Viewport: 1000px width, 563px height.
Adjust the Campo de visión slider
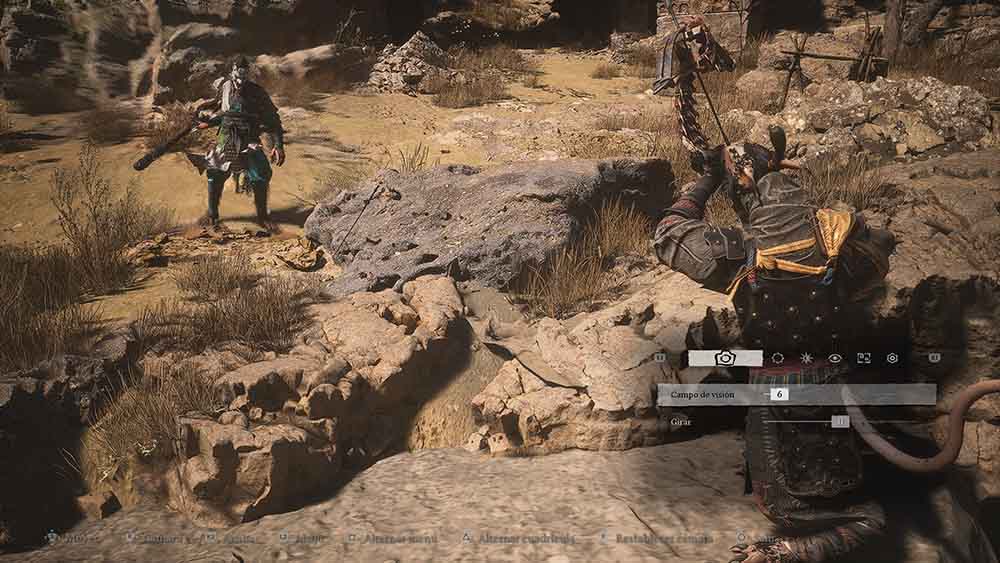click(780, 394)
